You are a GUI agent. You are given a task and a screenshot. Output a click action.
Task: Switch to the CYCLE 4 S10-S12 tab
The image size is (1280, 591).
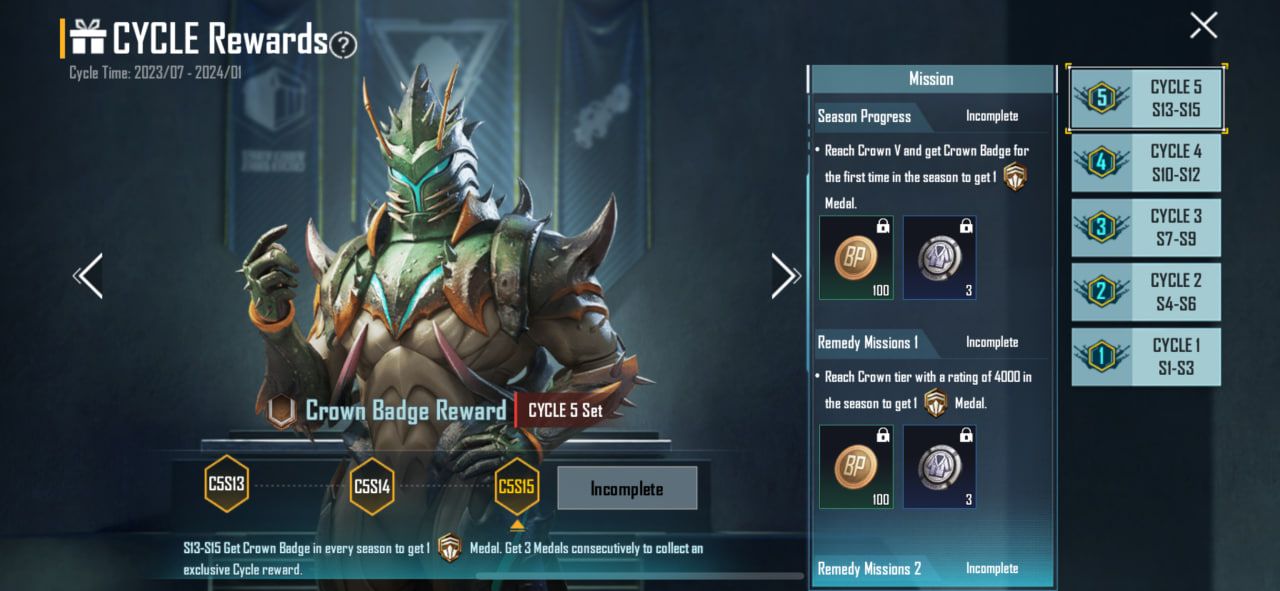(1146, 163)
